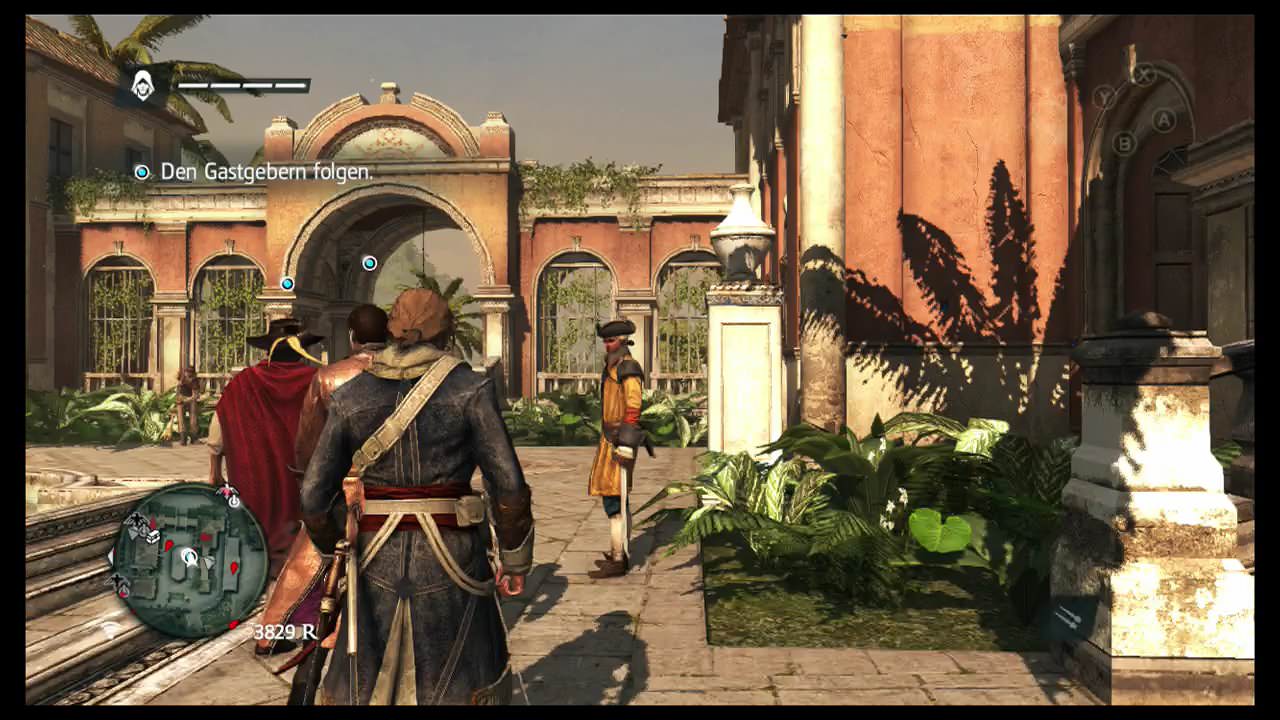Click the cyan objective marker above the red-caped host
Viewport: 1280px width, 720px height.
(x=288, y=283)
